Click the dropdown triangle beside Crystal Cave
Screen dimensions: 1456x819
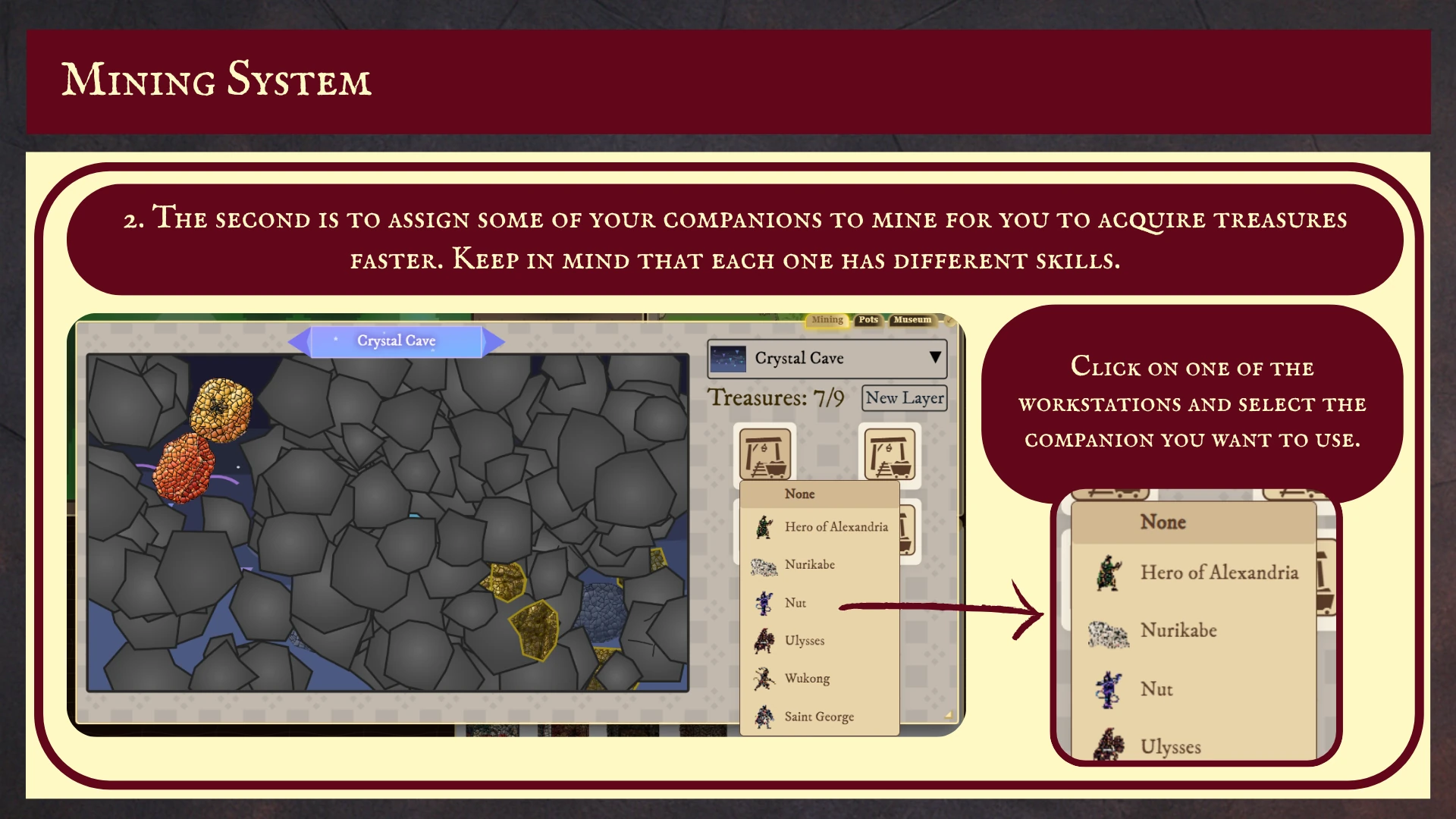pos(934,358)
